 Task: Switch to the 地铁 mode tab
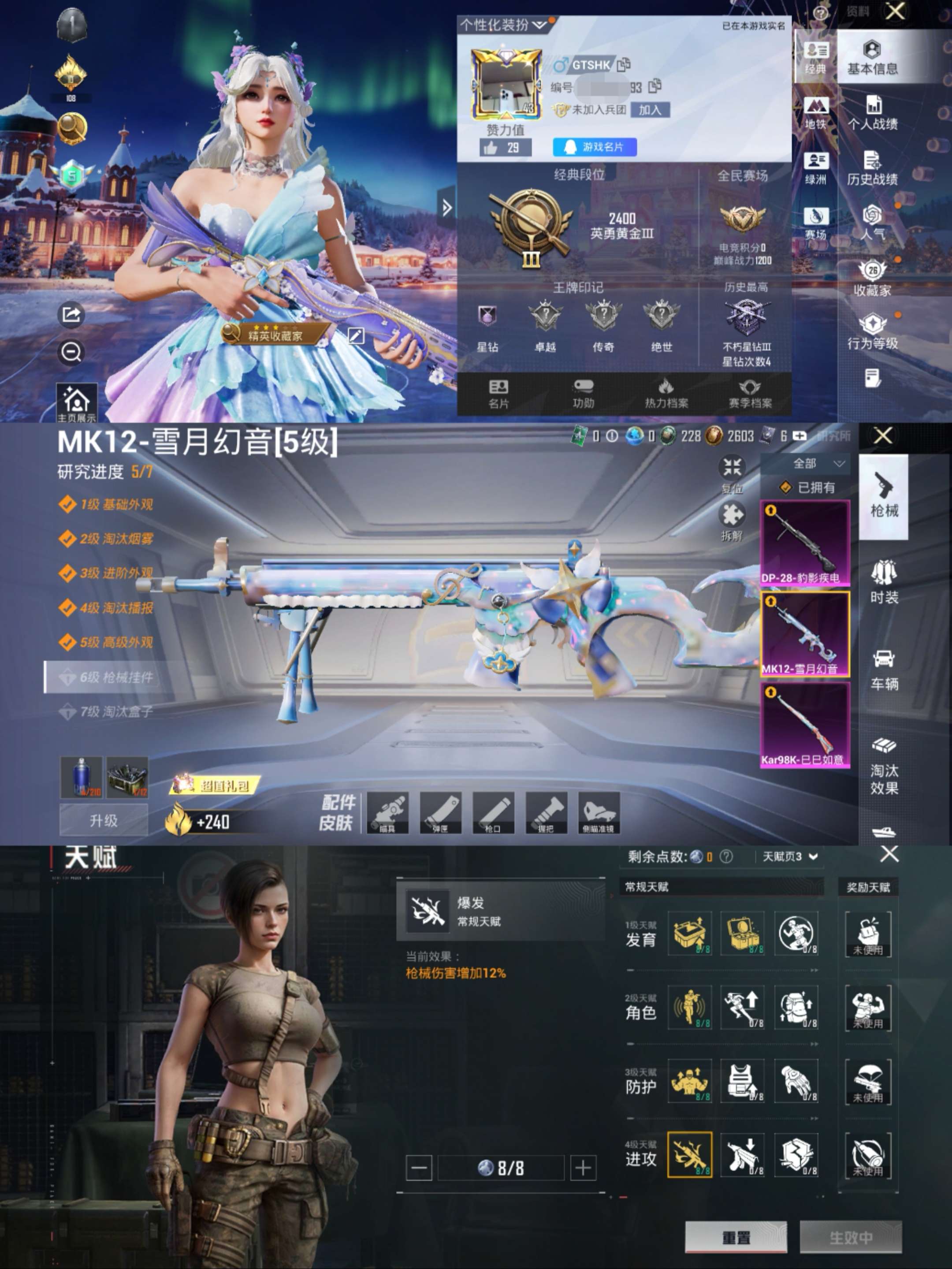click(x=815, y=113)
